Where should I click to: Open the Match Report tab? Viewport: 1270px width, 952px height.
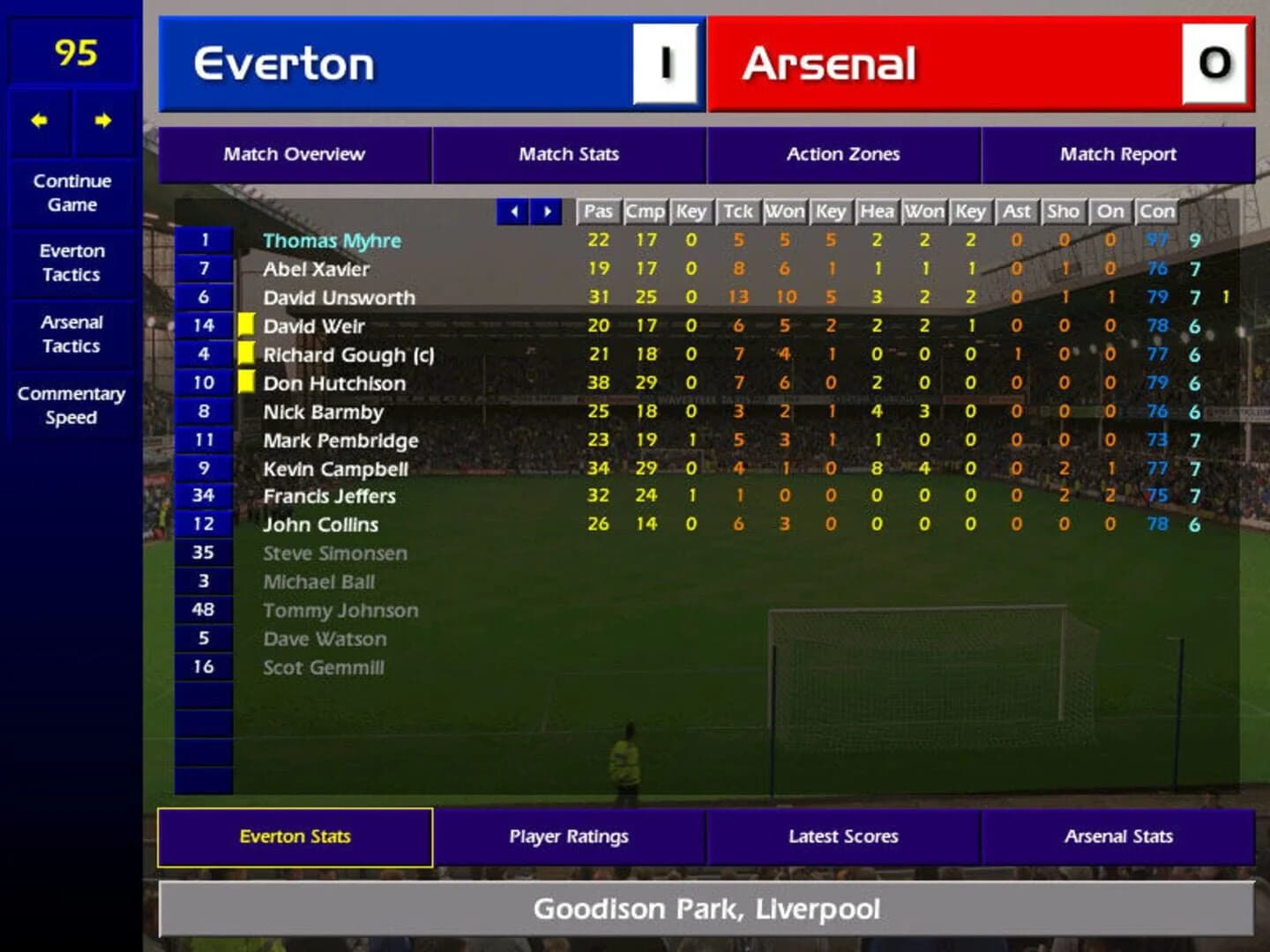(1117, 154)
